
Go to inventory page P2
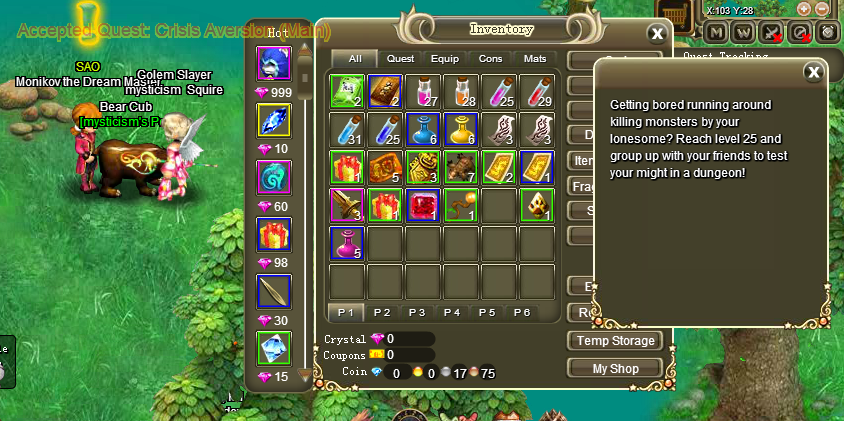click(381, 312)
